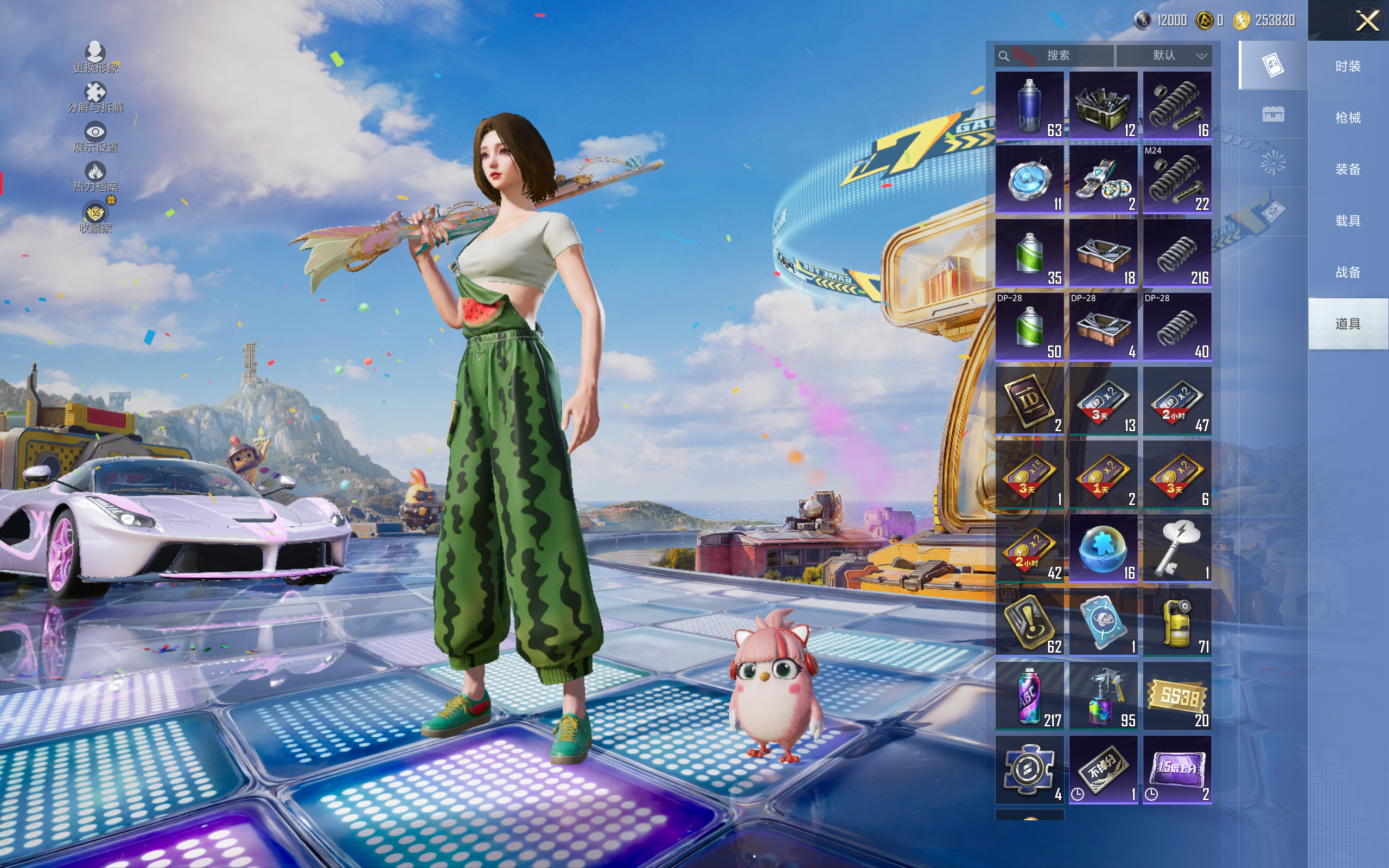Screen dimensions: 1389x868
Task: Select the ID card item slot
Action: pyautogui.click(x=1030, y=401)
